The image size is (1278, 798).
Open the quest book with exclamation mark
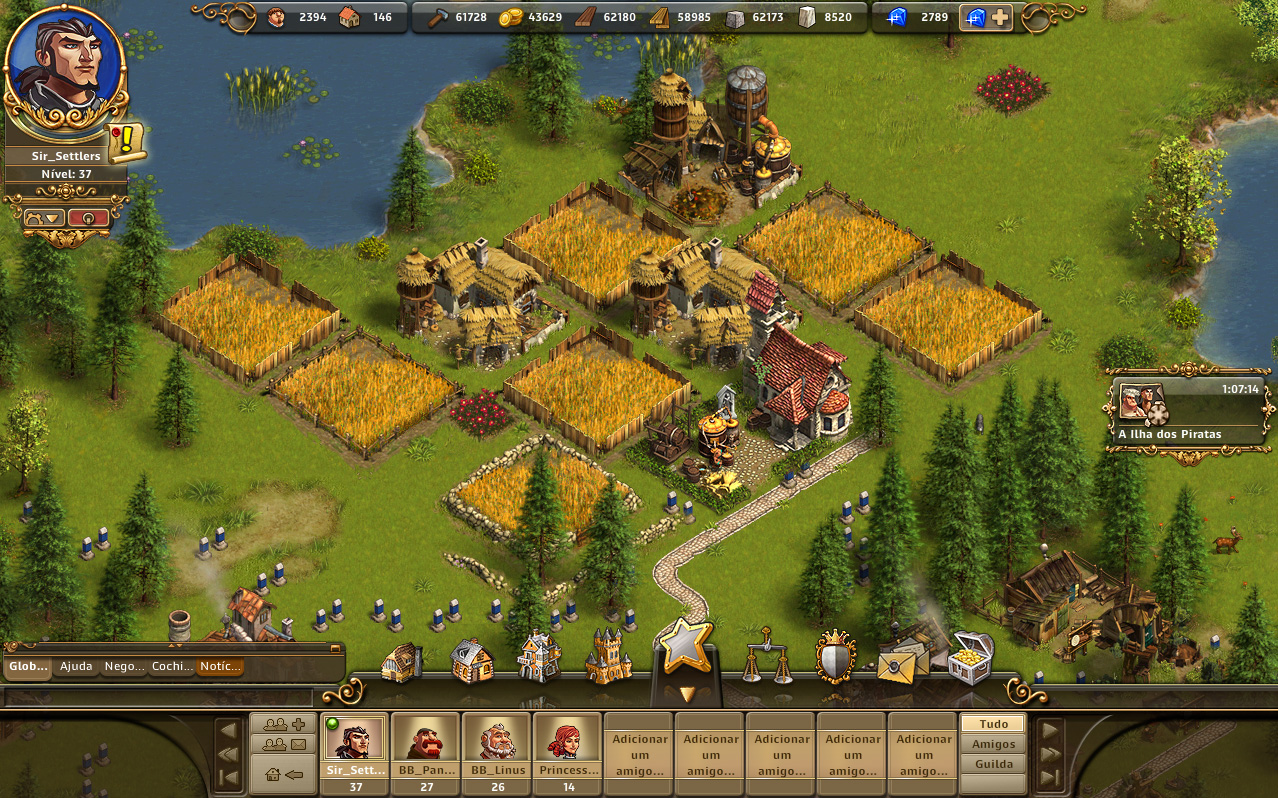click(127, 143)
